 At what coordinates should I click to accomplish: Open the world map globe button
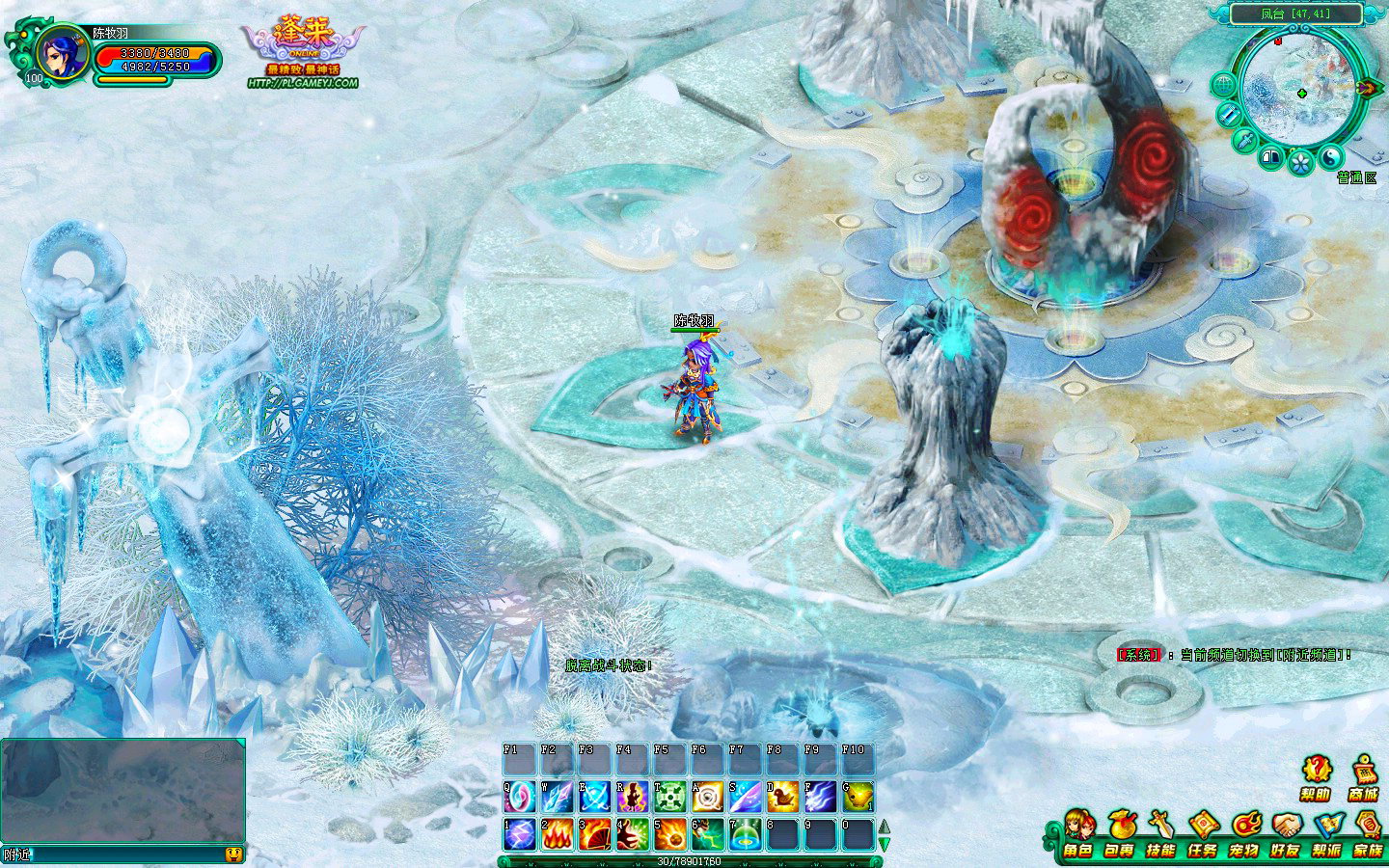(x=1223, y=85)
